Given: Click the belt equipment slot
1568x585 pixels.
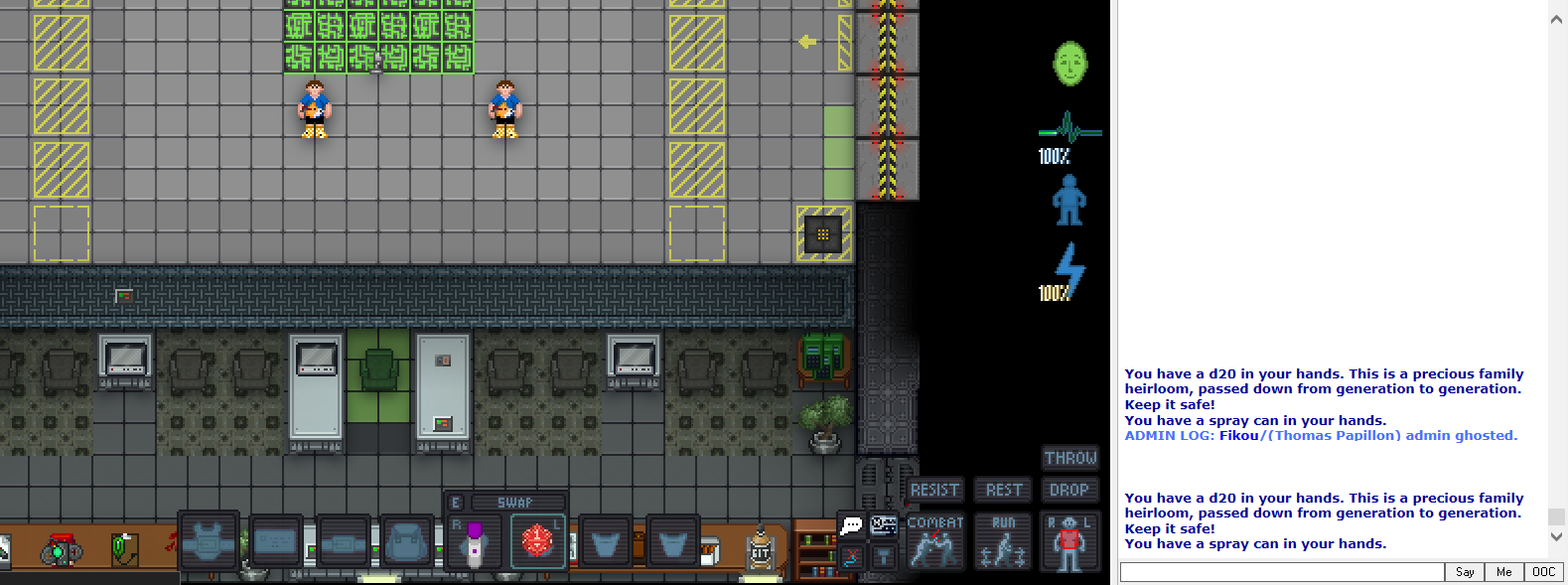Looking at the screenshot, I should pos(344,542).
